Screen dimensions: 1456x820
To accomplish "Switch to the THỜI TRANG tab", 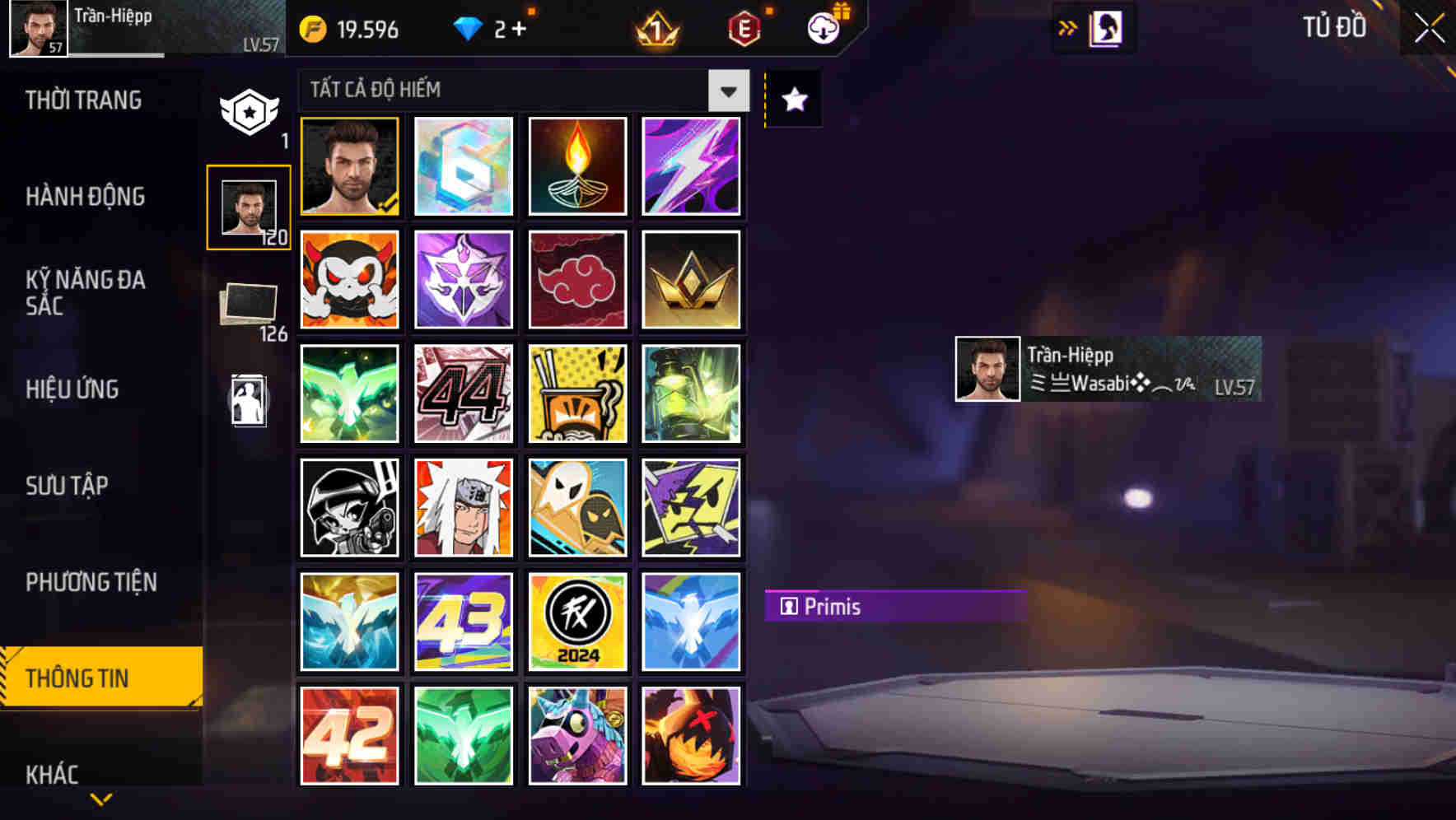I will click(x=82, y=100).
